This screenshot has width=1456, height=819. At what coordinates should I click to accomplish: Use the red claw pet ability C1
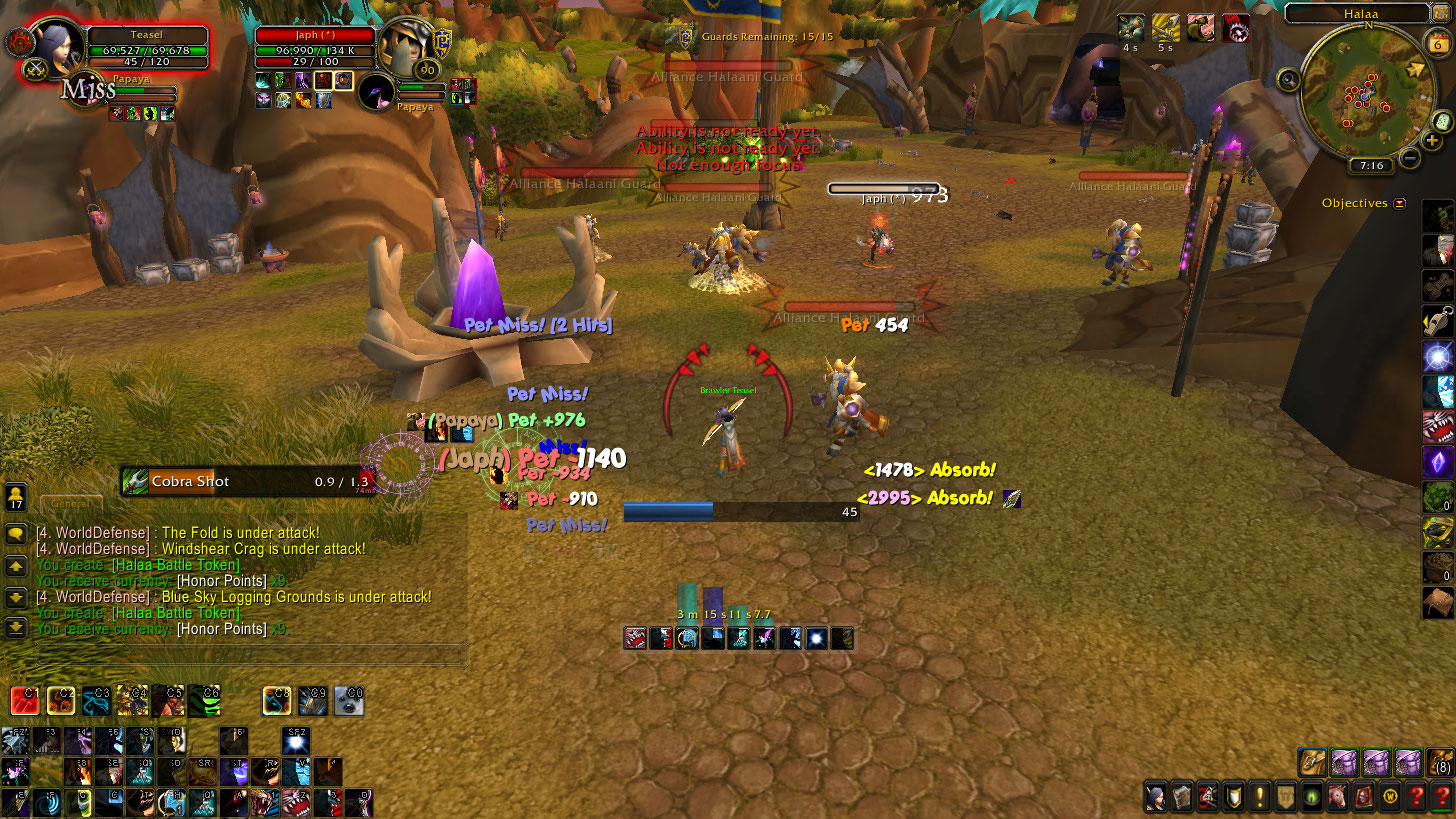(25, 700)
